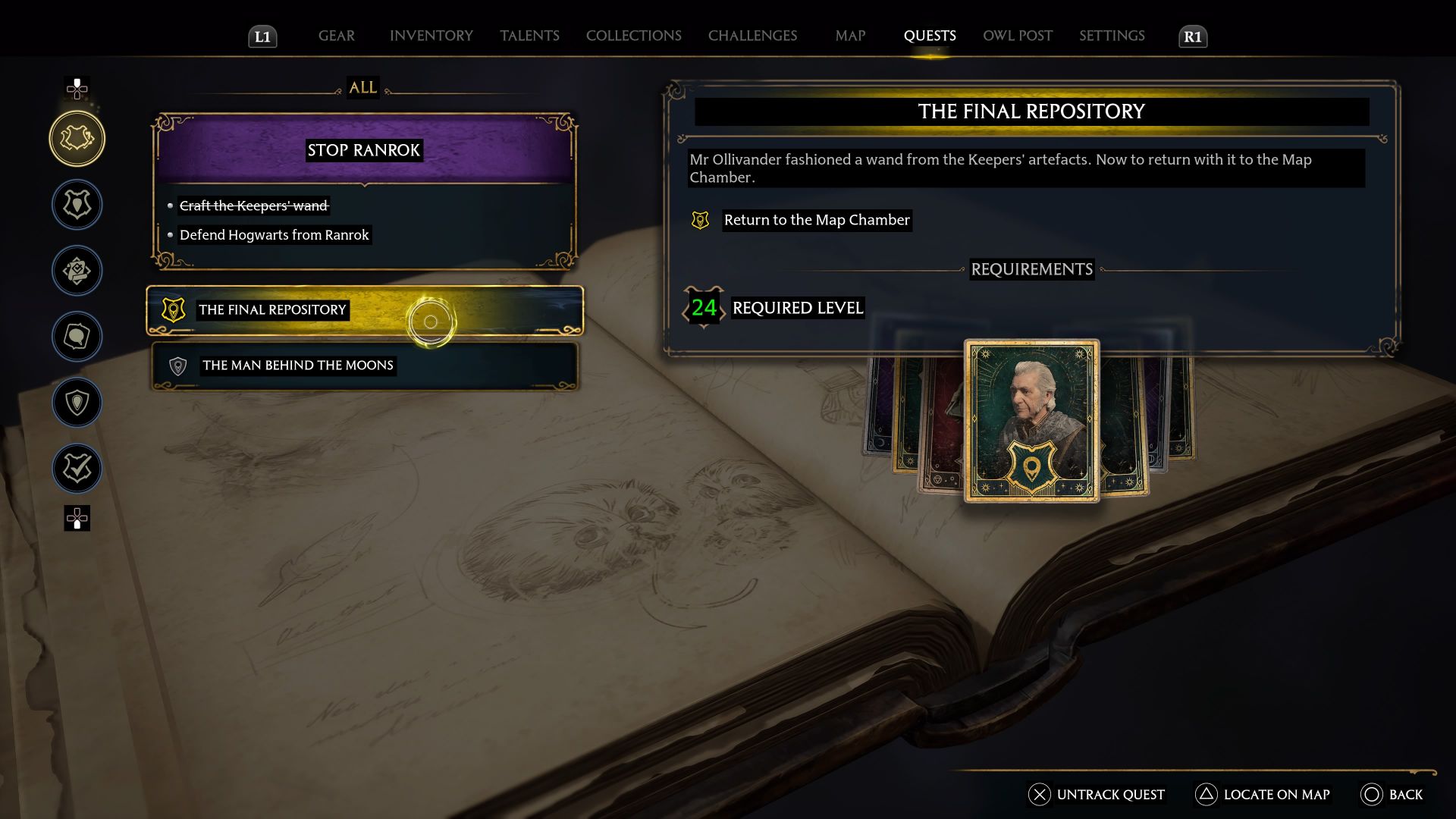The height and width of the screenshot is (819, 1456).
Task: Select the assignments shield icon
Action: 76,403
